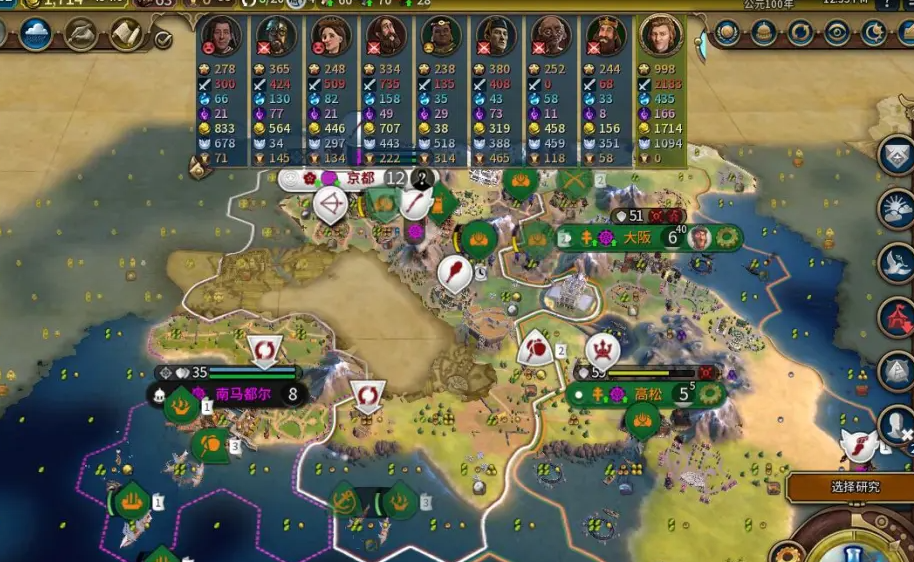The width and height of the screenshot is (914, 562).
Task: Open the eye espionage icon
Action: coord(836,34)
